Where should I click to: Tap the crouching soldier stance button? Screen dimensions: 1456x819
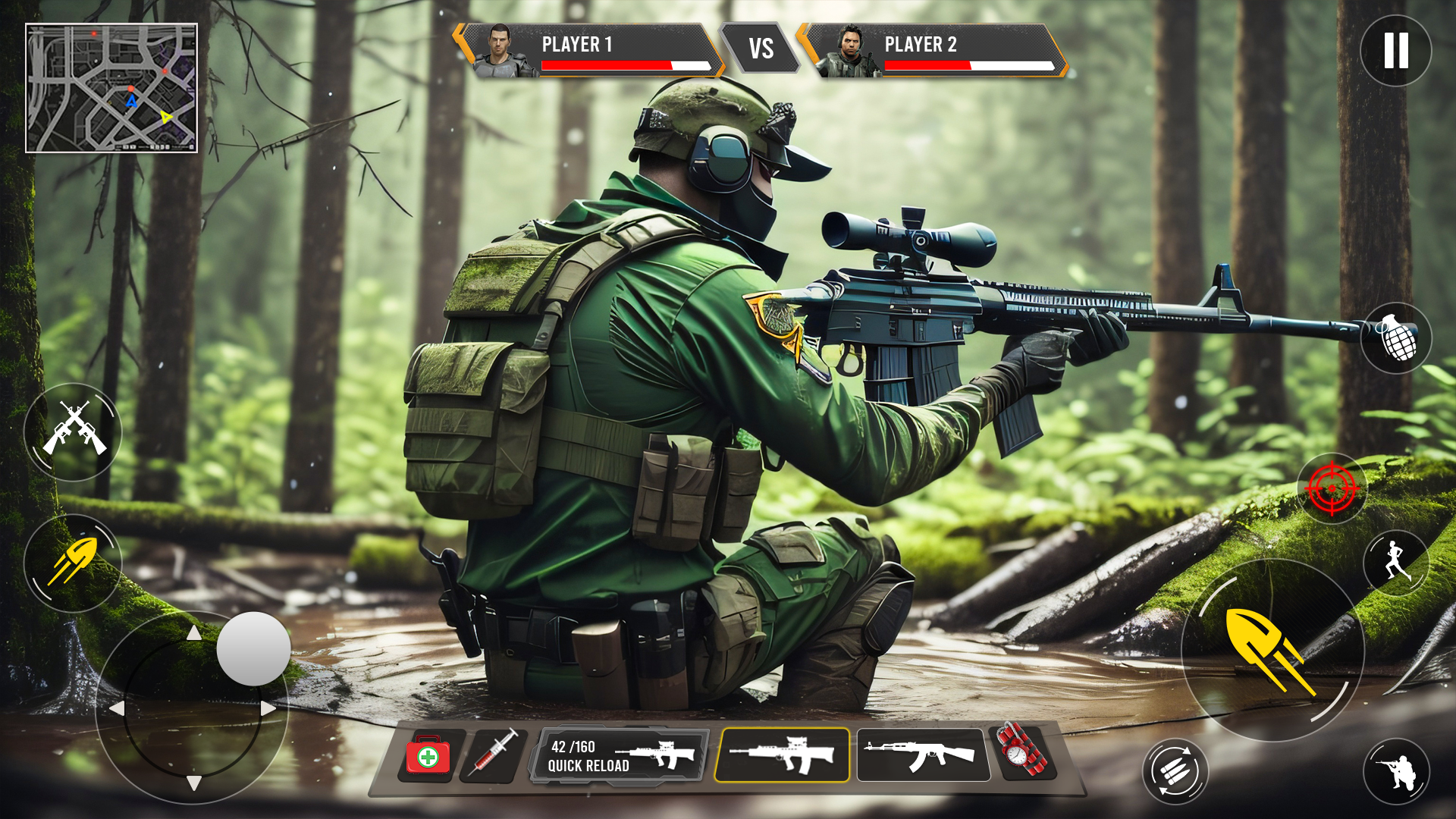tap(1395, 771)
